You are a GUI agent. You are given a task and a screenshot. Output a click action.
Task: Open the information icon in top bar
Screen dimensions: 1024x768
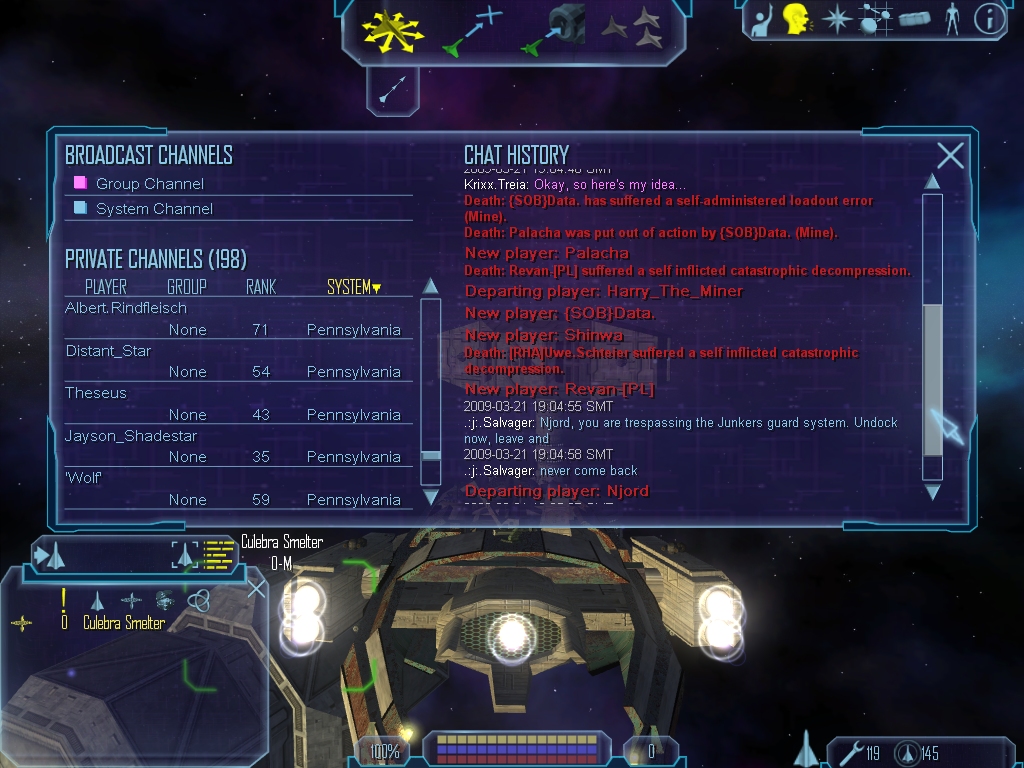[988, 19]
